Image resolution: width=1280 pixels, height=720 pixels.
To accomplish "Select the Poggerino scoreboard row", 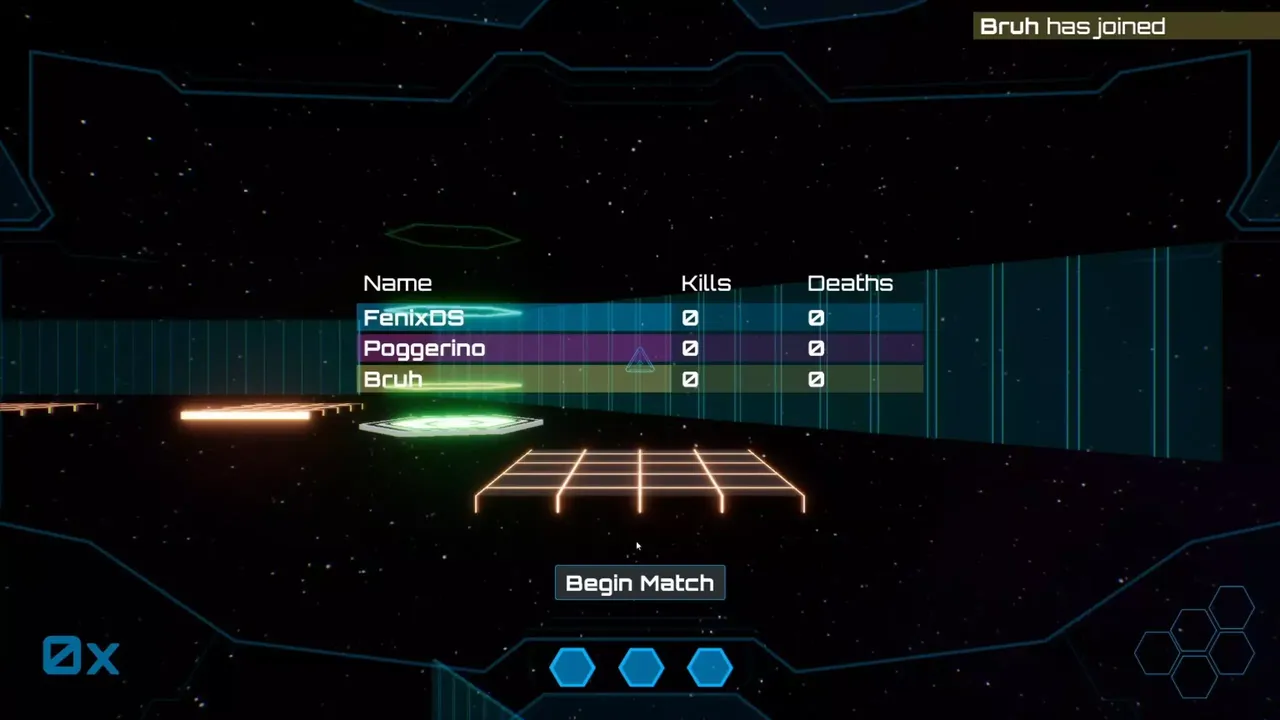I will pyautogui.click(x=640, y=349).
